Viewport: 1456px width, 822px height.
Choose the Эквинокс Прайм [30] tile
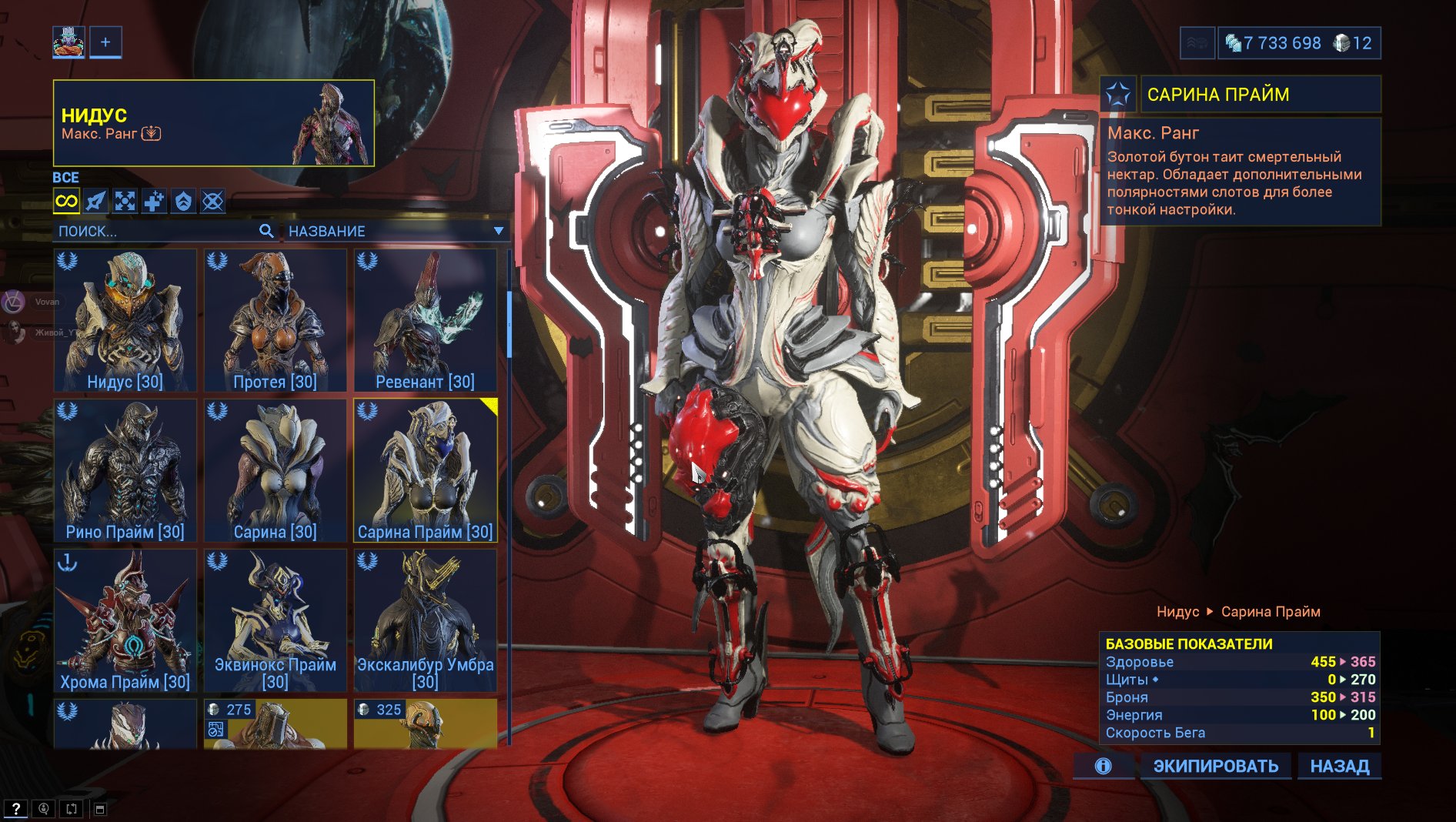point(275,620)
